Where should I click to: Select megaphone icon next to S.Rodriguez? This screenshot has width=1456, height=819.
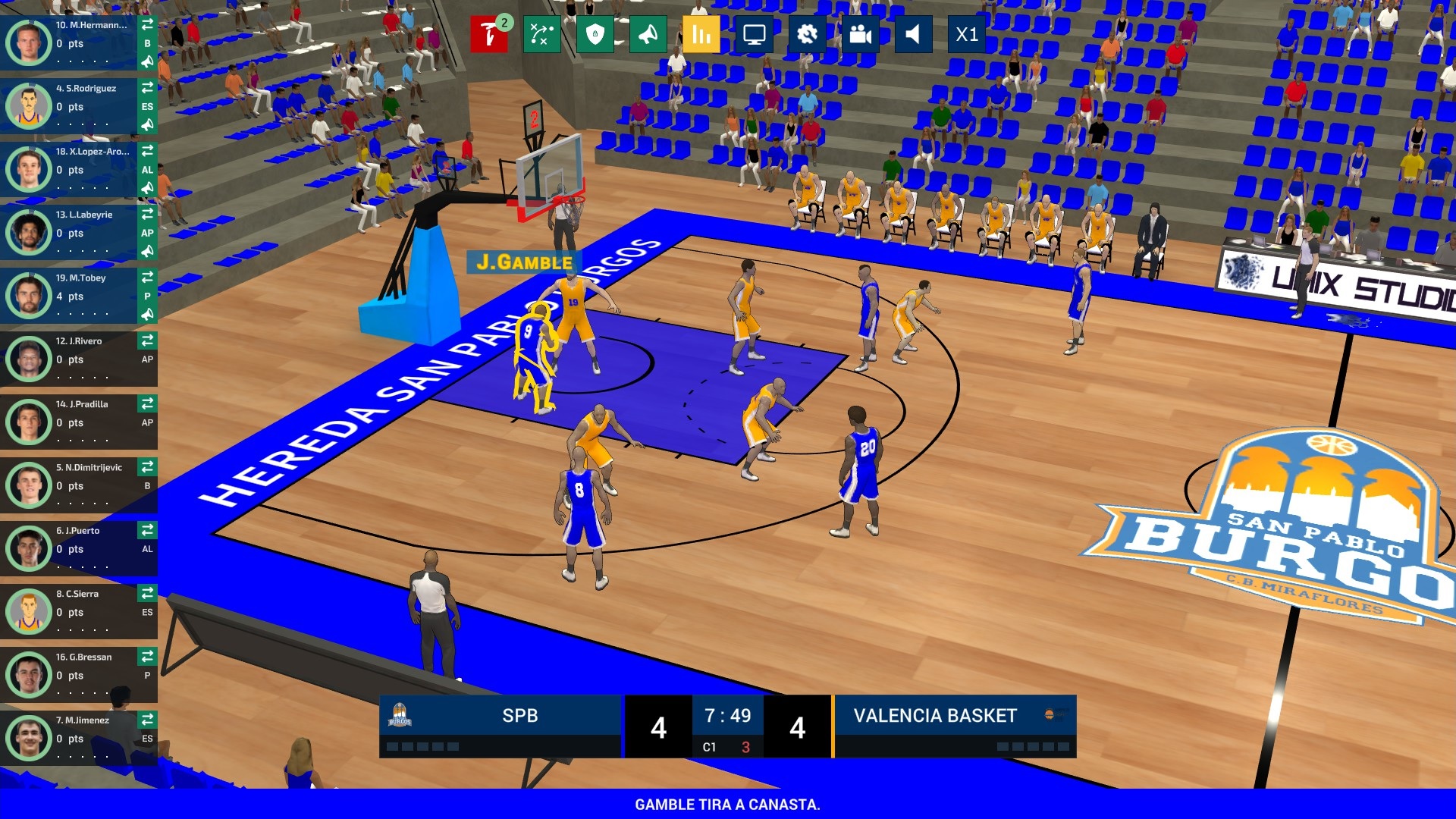click(x=149, y=126)
